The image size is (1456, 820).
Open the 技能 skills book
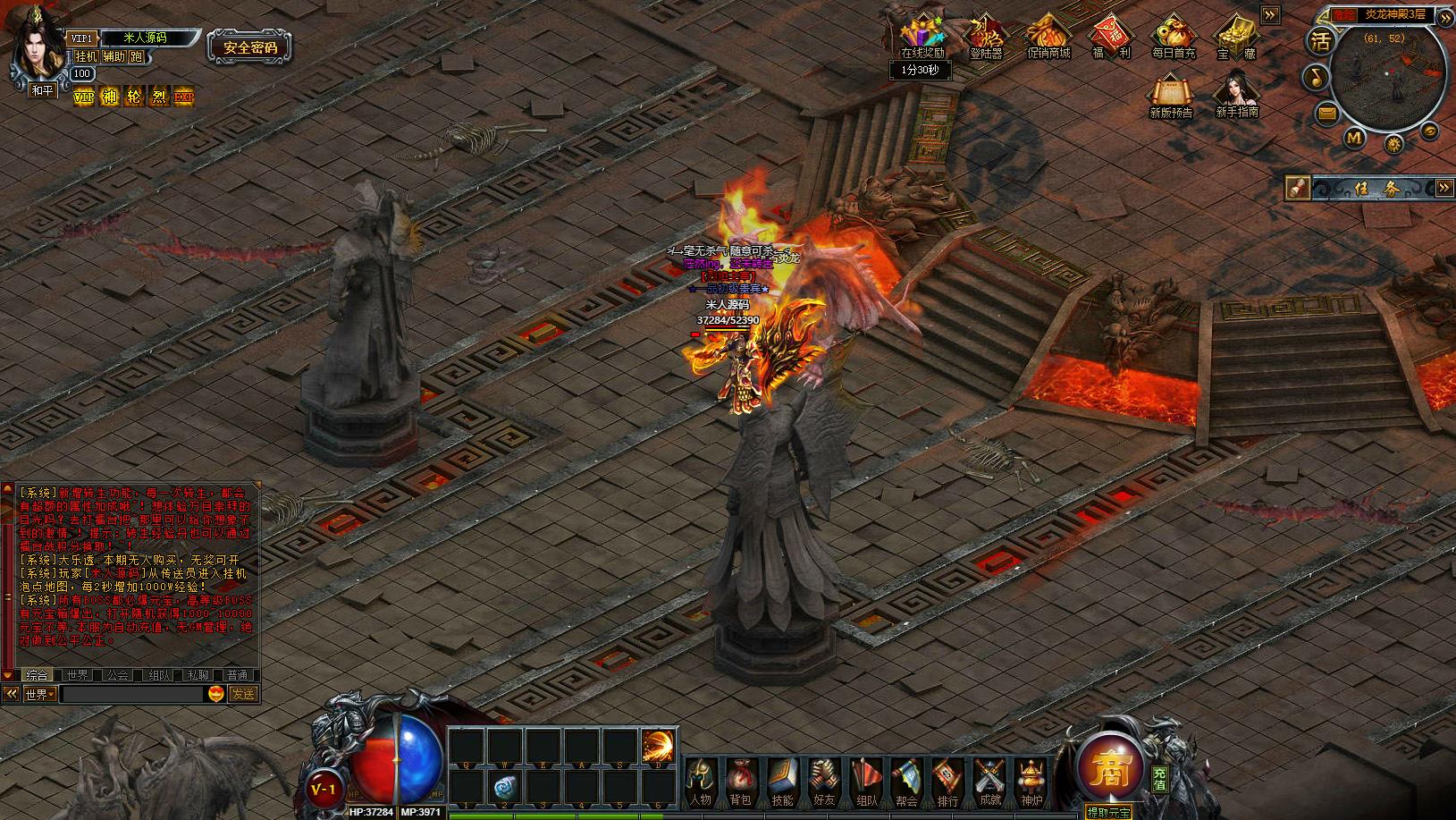(782, 782)
